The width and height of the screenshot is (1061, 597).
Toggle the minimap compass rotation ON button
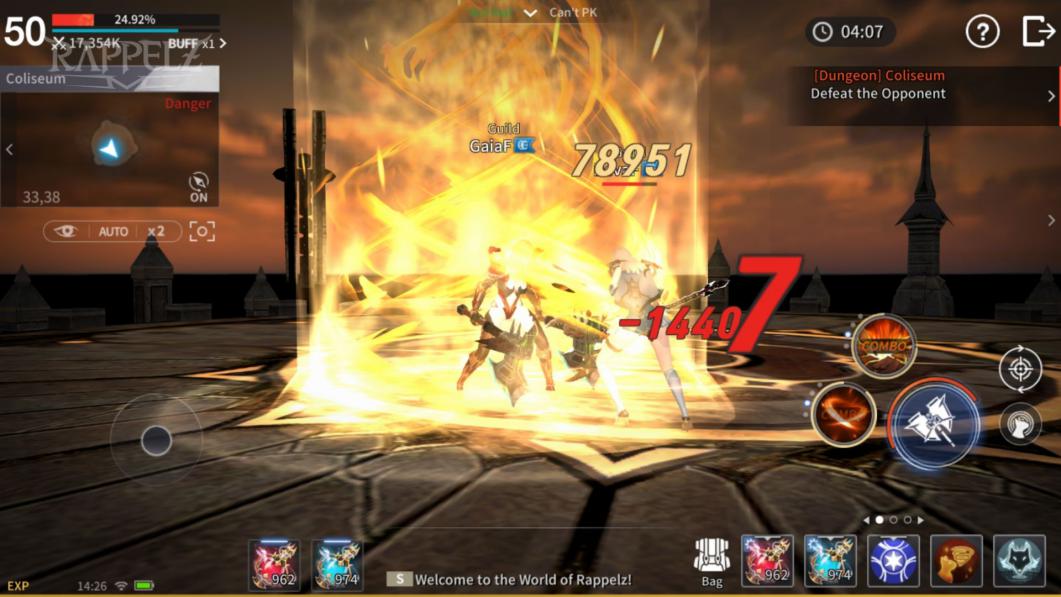point(199,187)
